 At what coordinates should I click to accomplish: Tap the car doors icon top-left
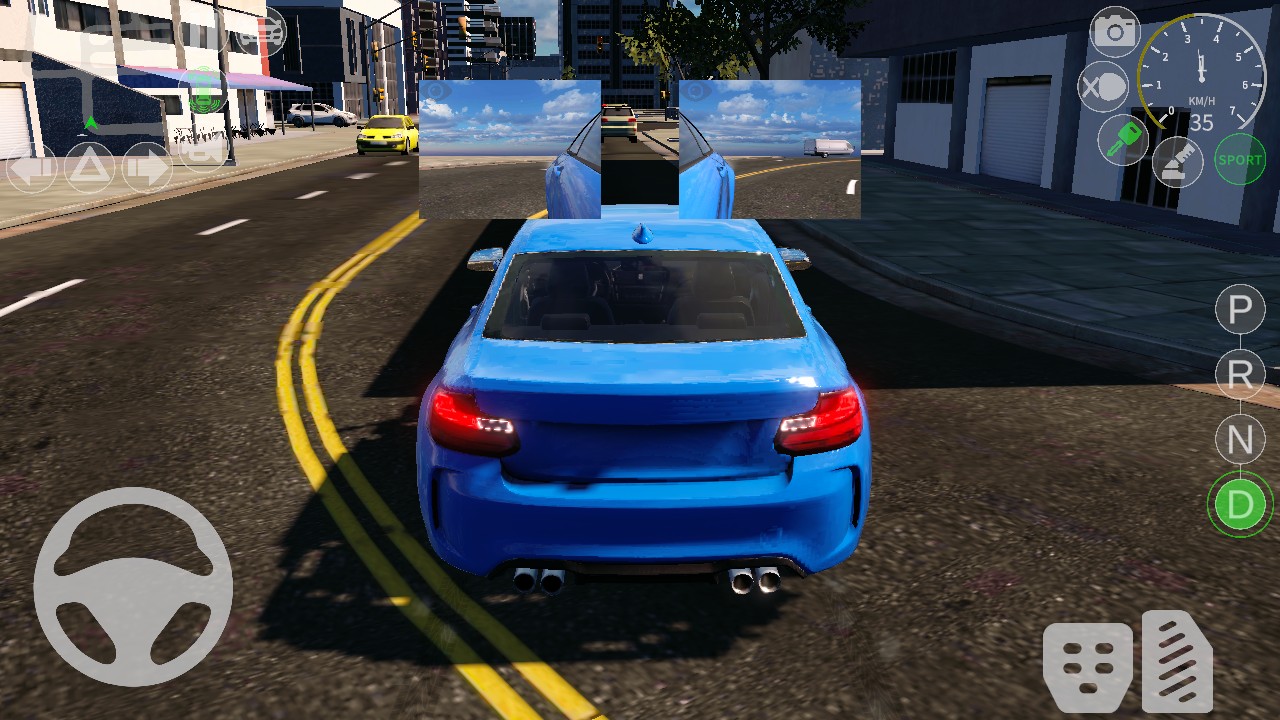(259, 31)
